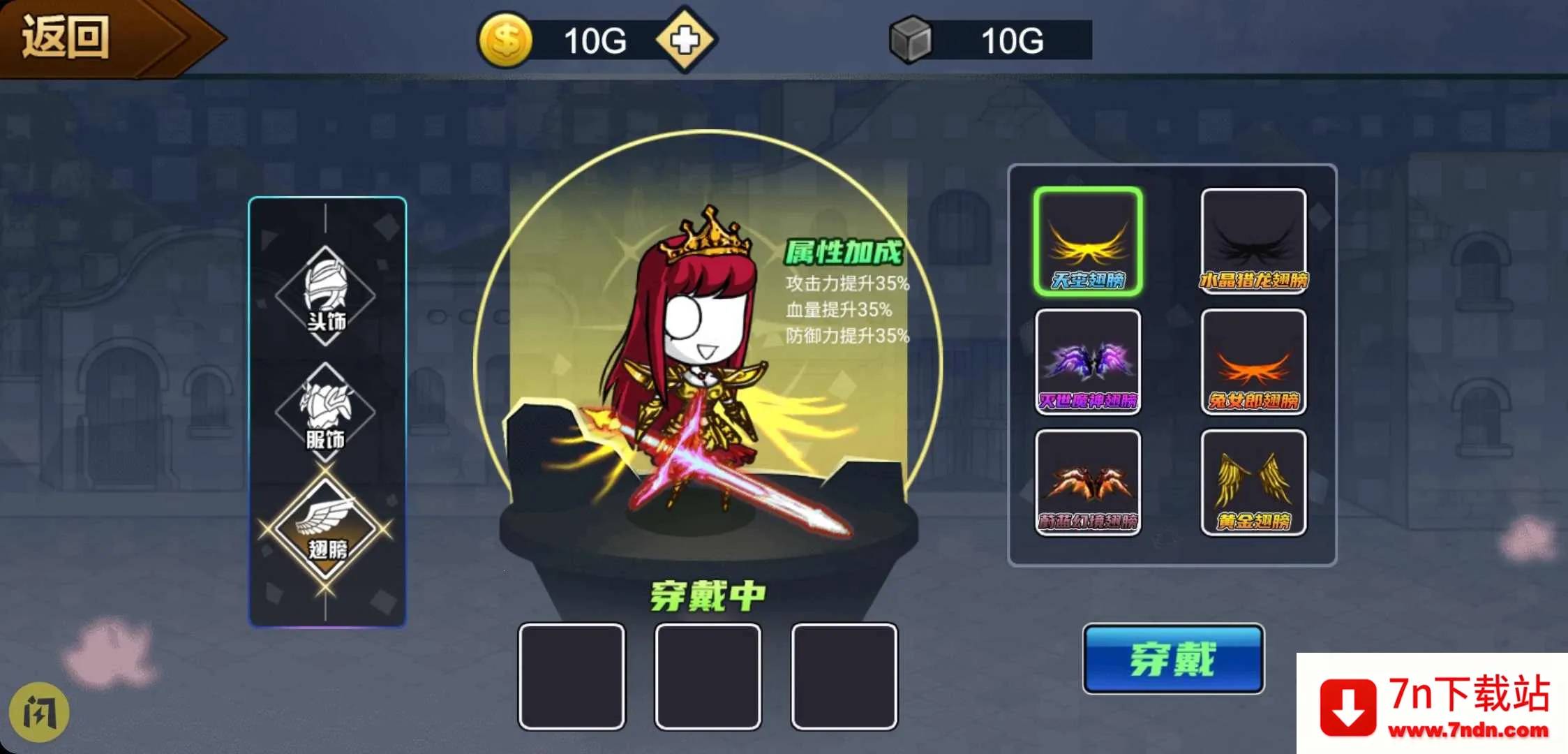Select the 水晶猎龙翅膀 wing option
Viewport: 1568px width, 754px height.
click(1253, 241)
